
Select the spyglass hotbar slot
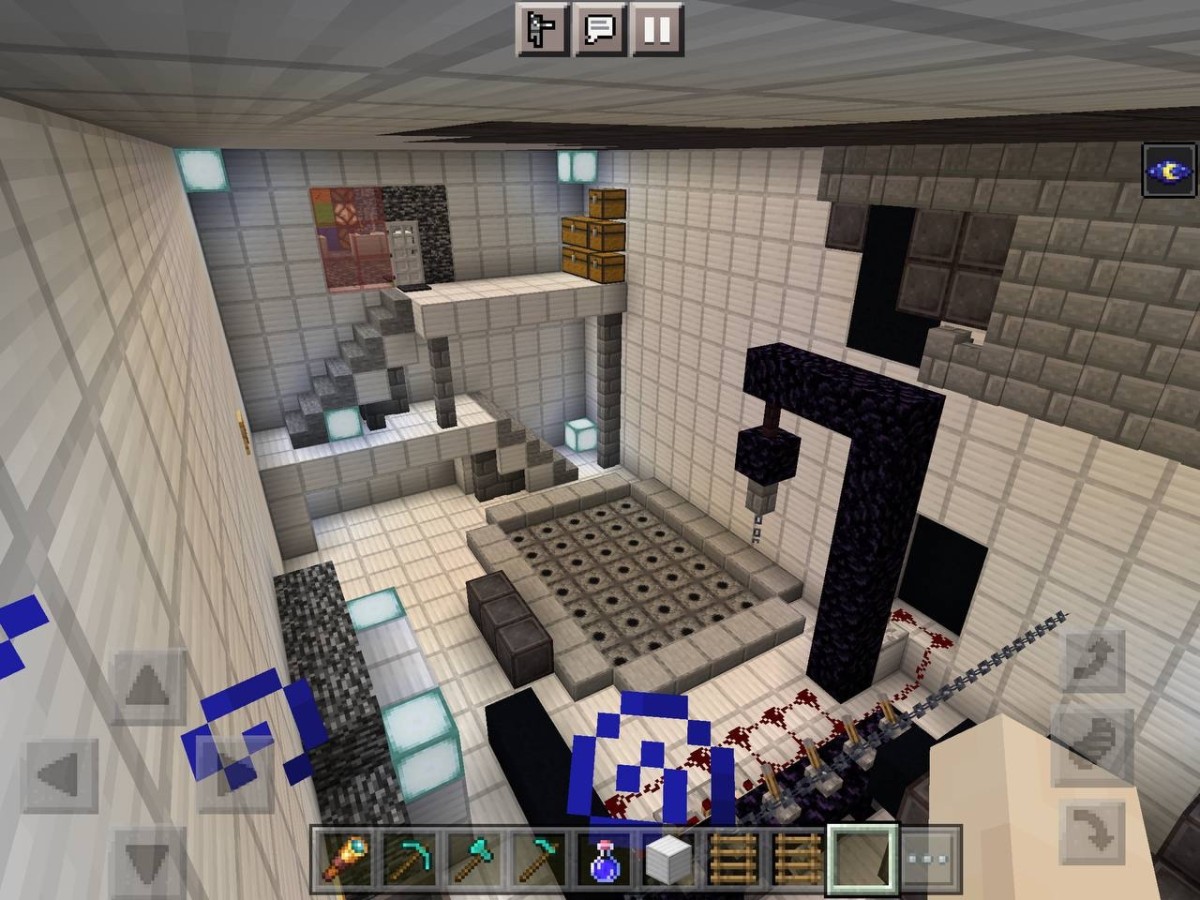click(x=345, y=859)
